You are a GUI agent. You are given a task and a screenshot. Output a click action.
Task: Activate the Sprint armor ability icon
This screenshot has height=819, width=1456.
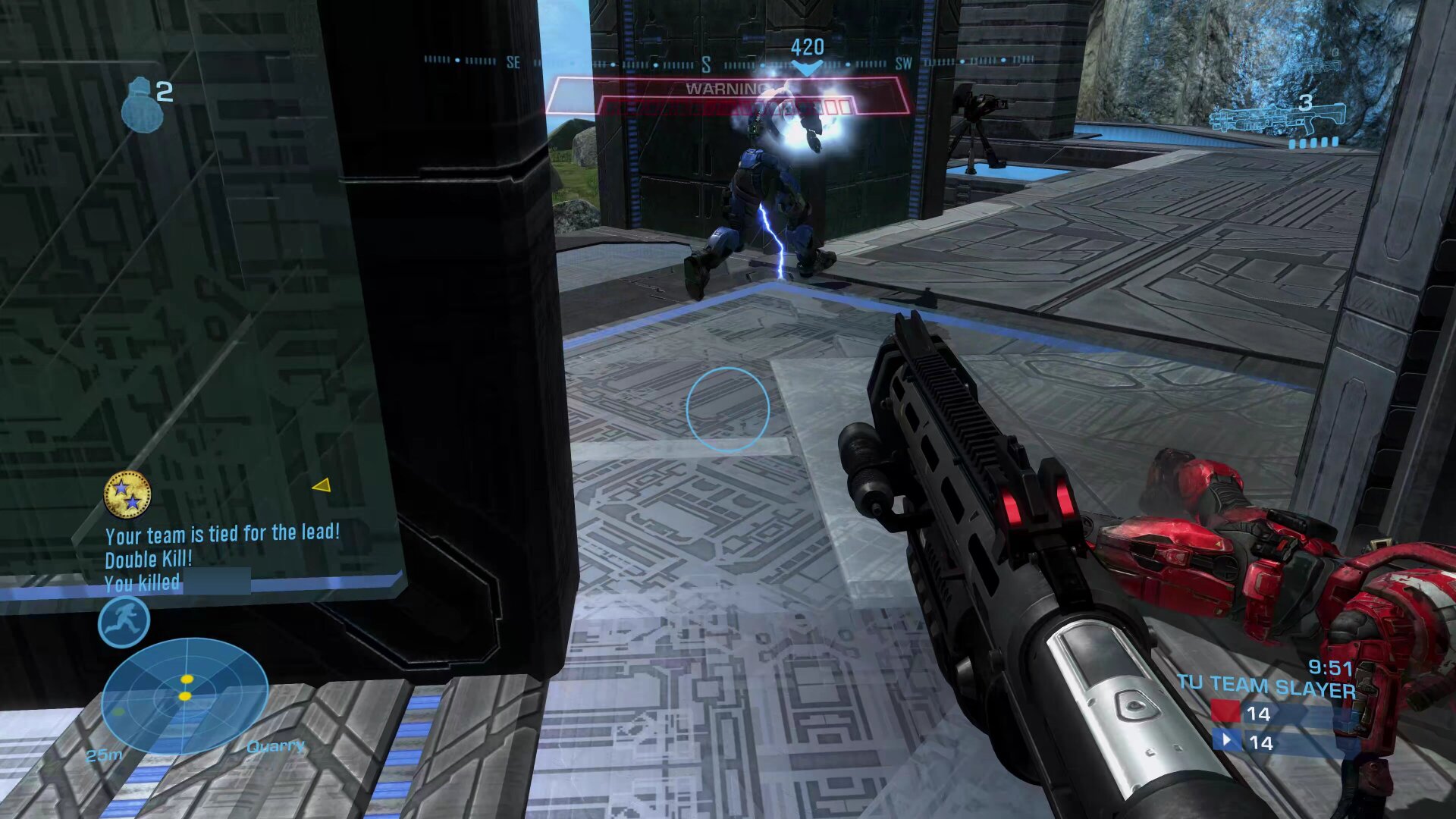(x=124, y=622)
